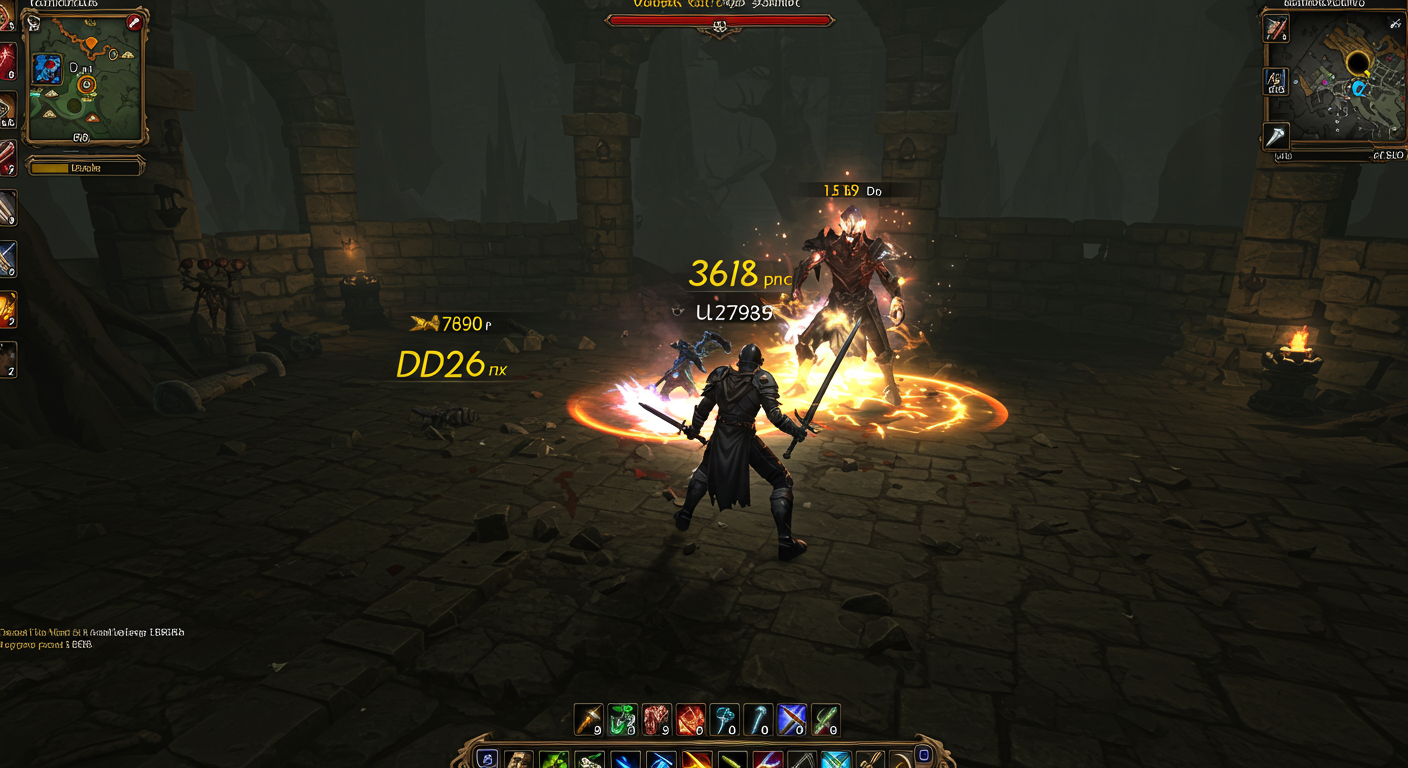Click the crossed-sword ability icon above the right minimap

click(1277, 27)
